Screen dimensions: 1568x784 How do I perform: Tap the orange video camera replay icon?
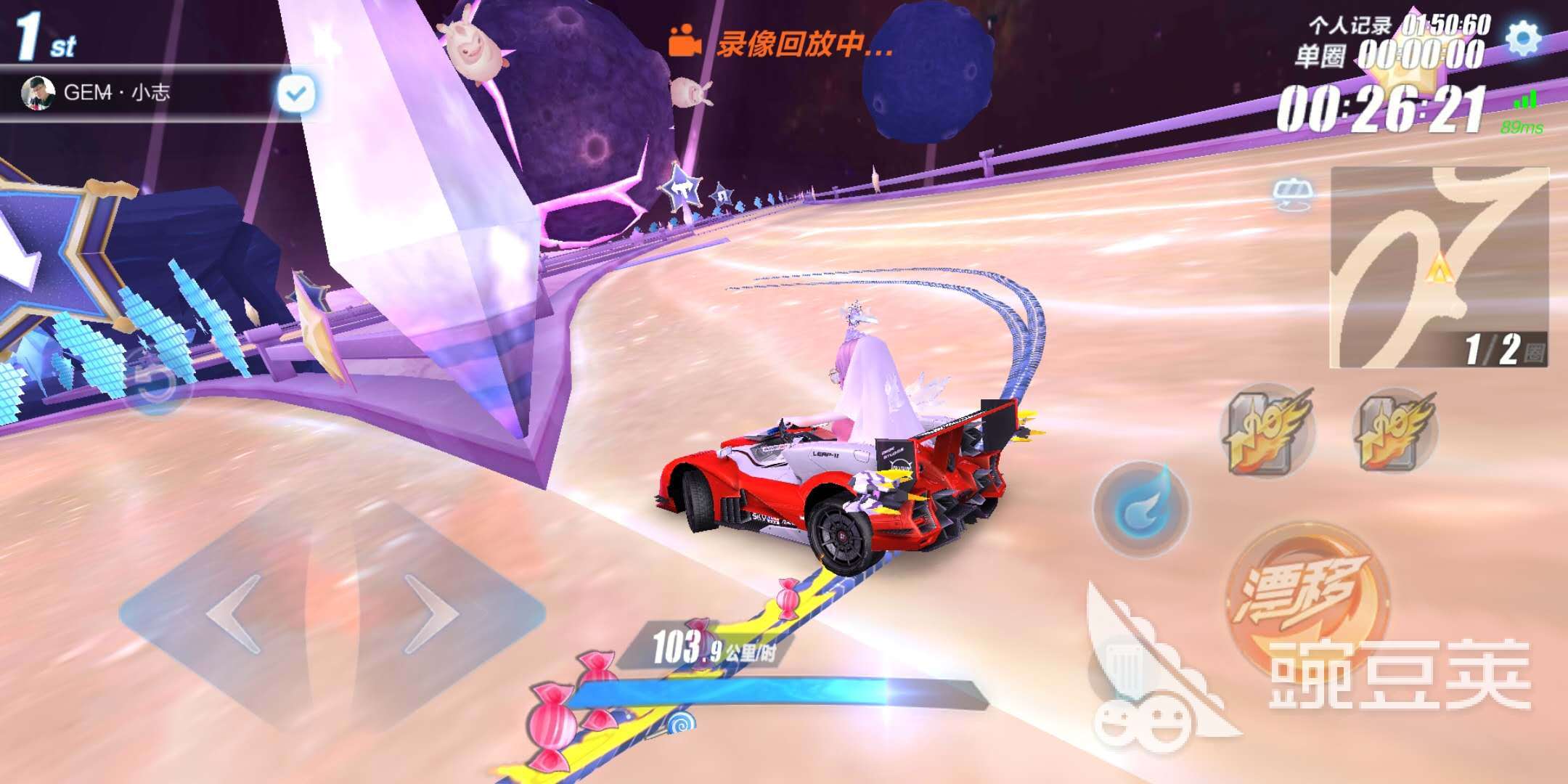[x=685, y=41]
